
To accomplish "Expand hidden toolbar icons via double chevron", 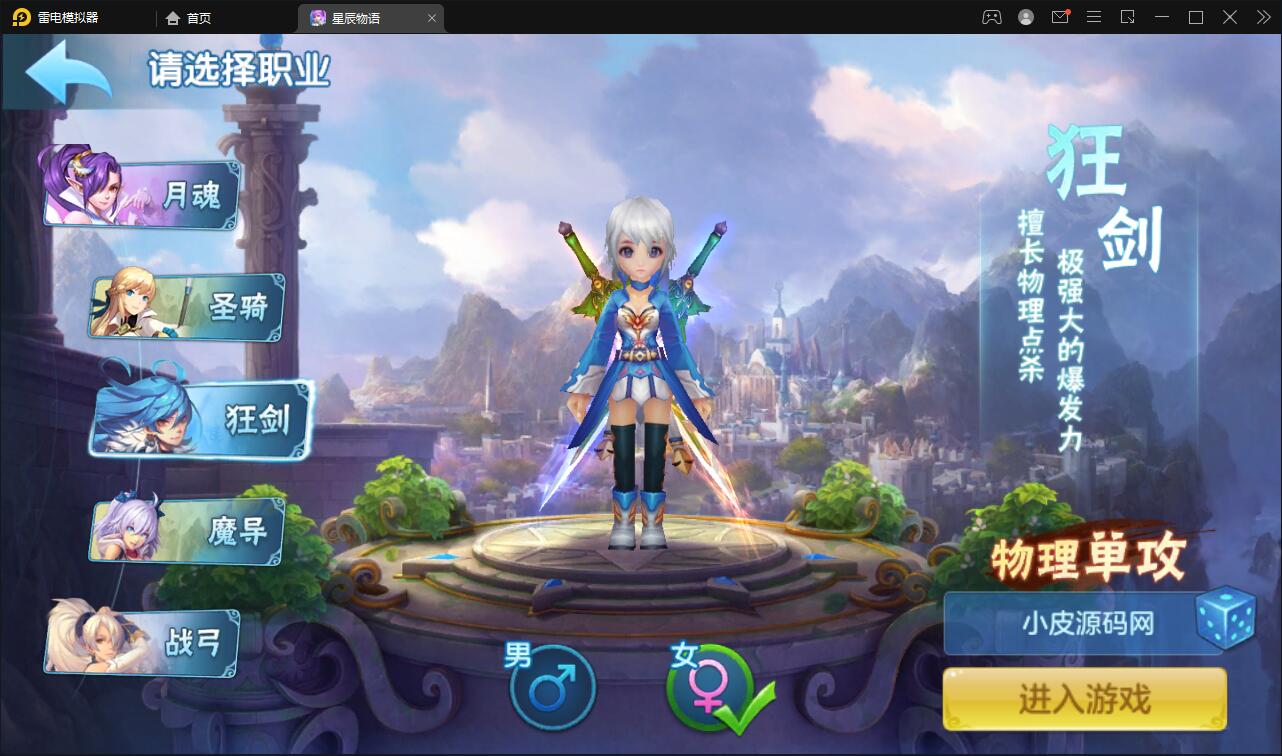I will (1262, 17).
